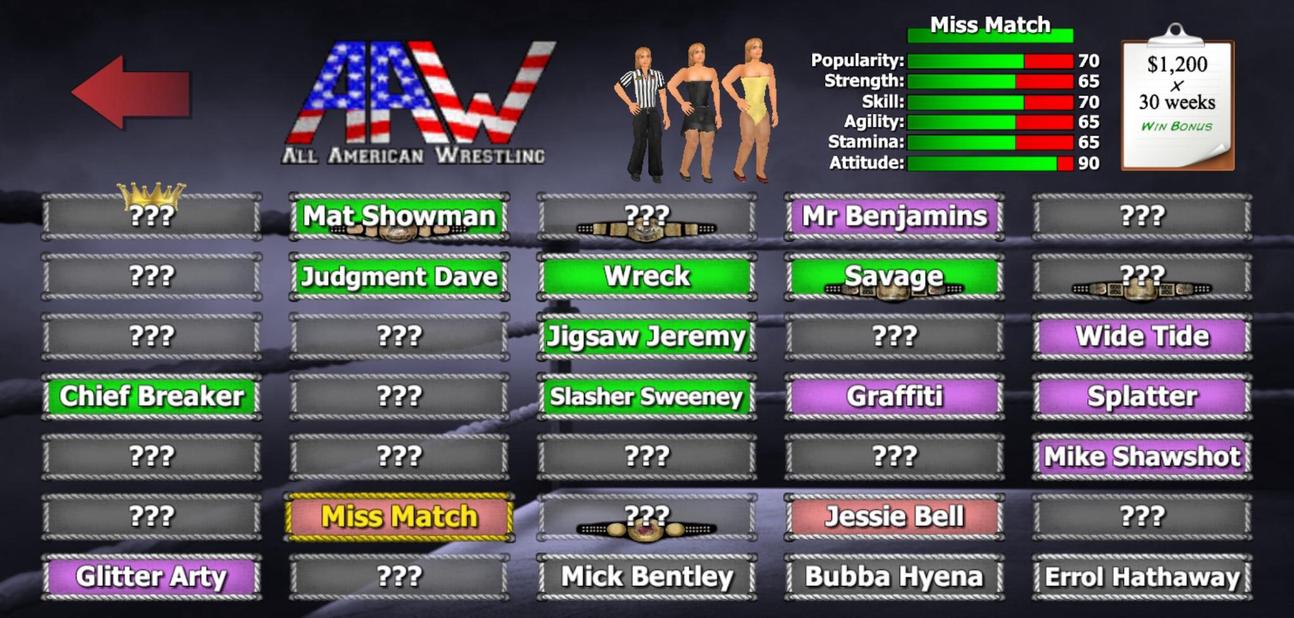This screenshot has width=1294, height=618.
Task: Select wrestler Mat Showman
Action: [x=399, y=216]
